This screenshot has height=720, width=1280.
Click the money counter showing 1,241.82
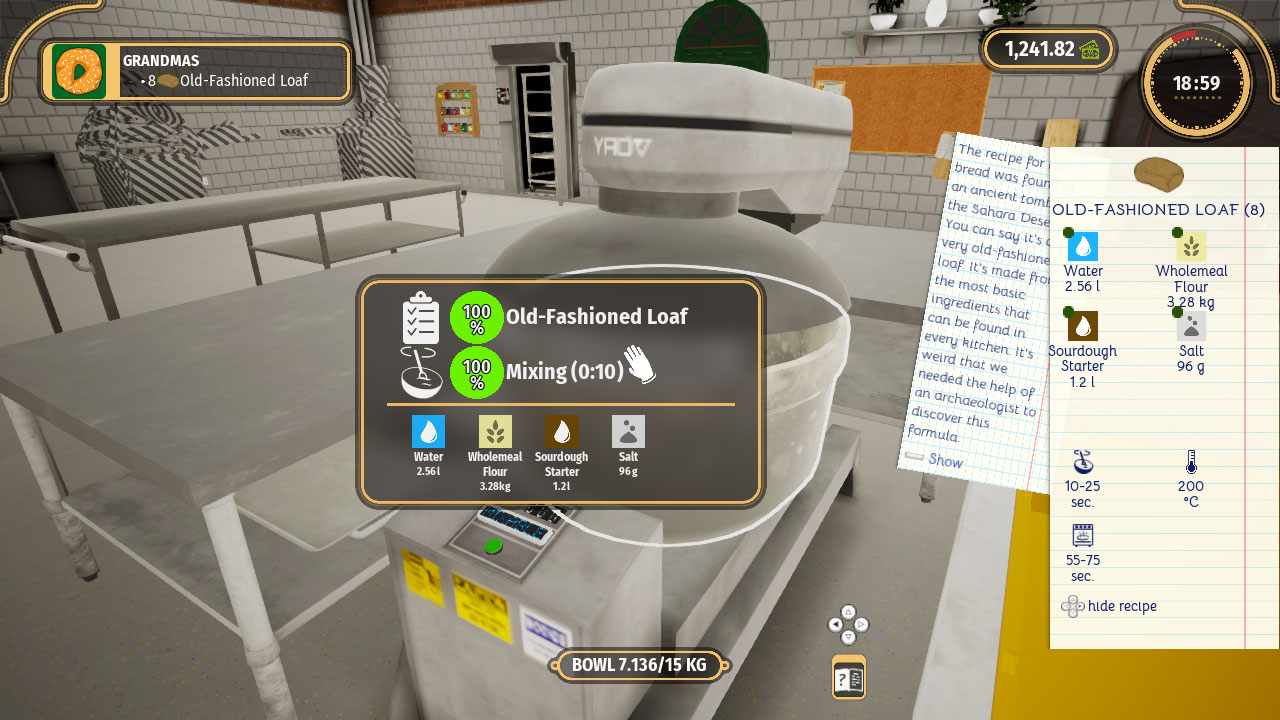(x=1048, y=48)
